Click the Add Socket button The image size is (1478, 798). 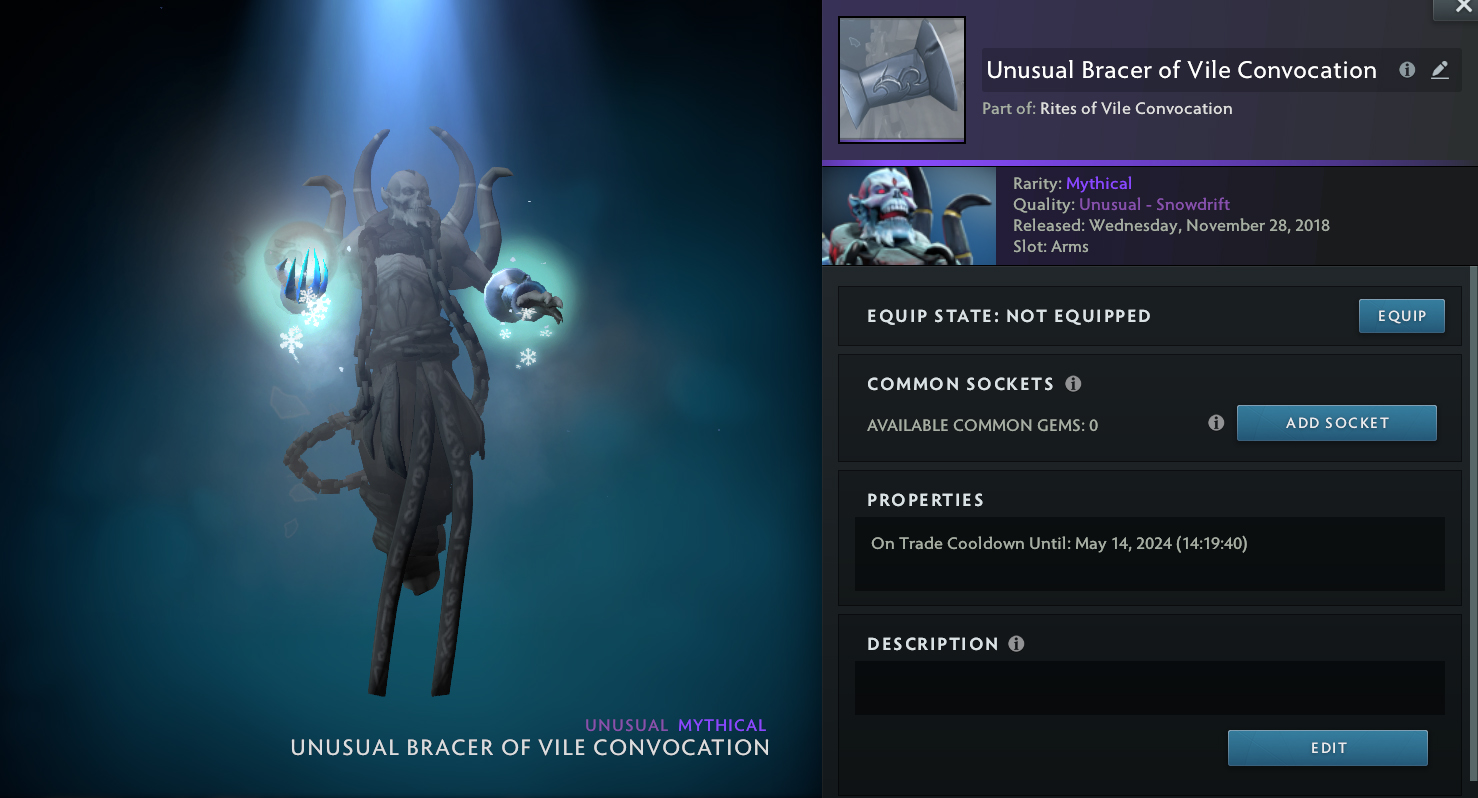1336,423
